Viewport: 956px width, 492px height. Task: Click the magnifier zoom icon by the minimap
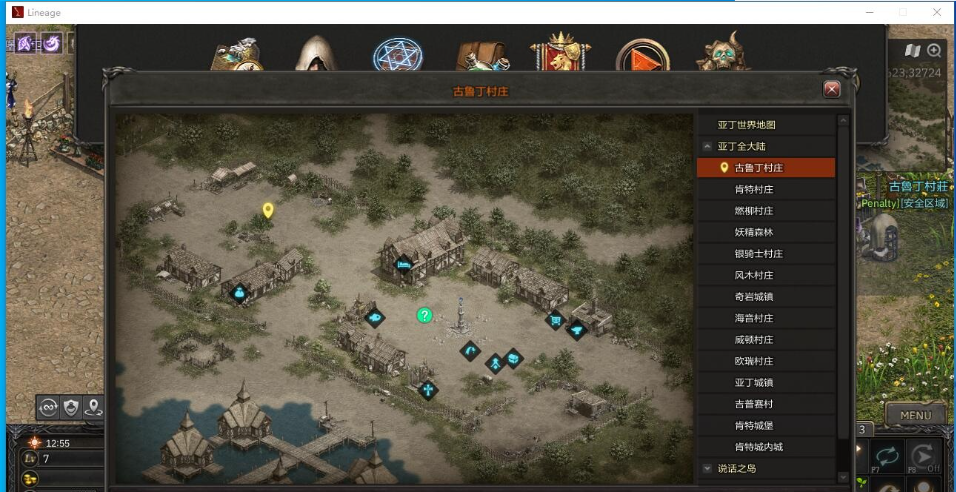click(934, 50)
